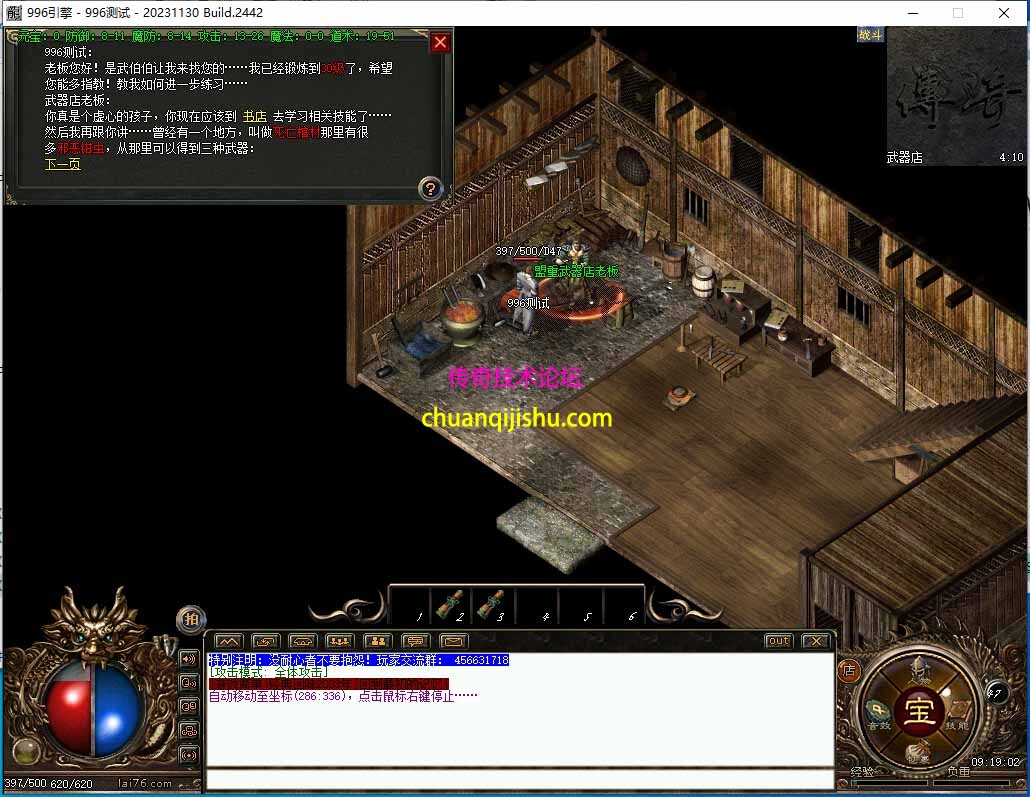The image size is (1030, 797).
Task: Open the 包裹 bag inventory
Action: [x=918, y=751]
